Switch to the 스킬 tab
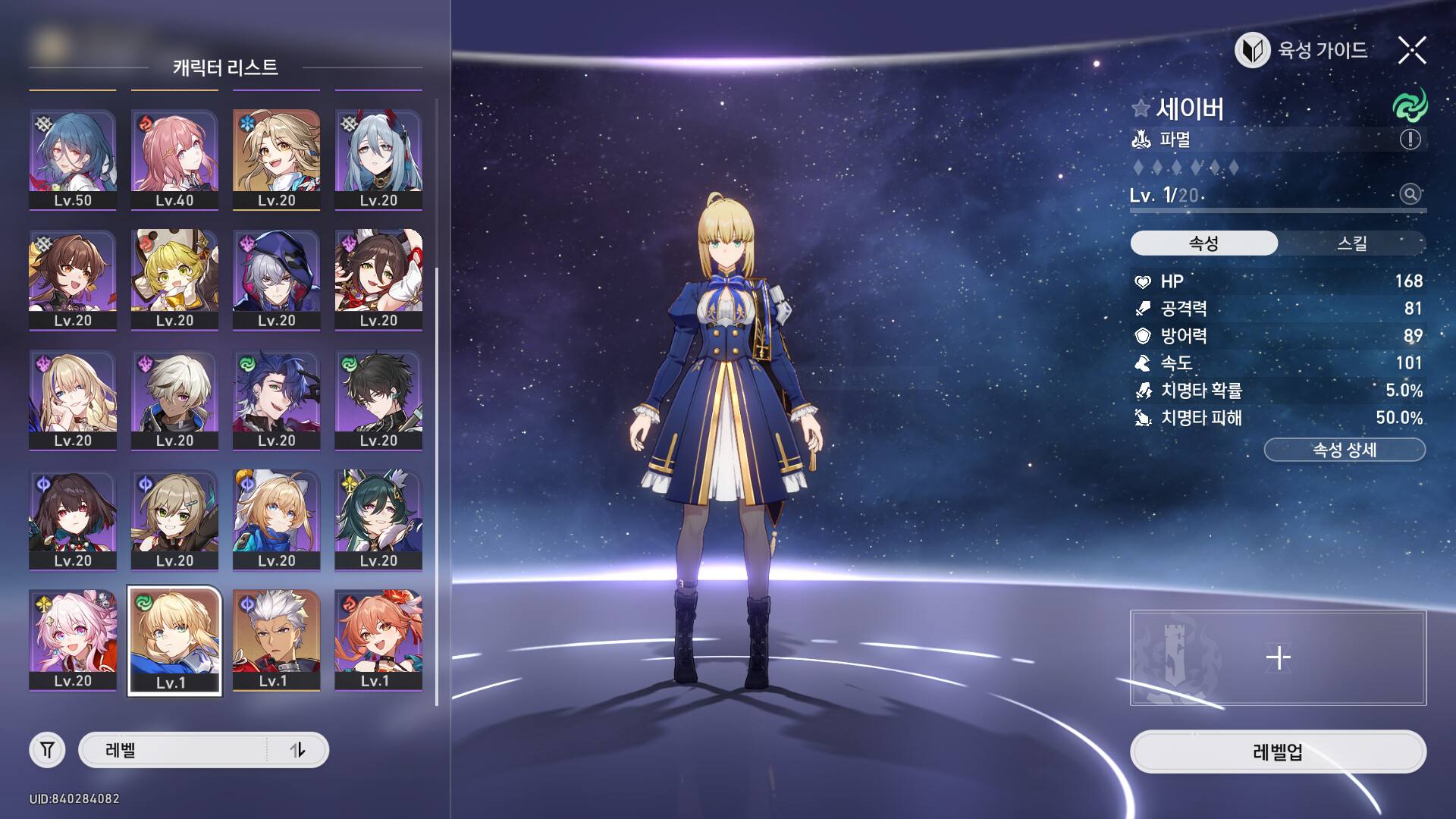Screen dimensions: 1456x819 click(1351, 243)
